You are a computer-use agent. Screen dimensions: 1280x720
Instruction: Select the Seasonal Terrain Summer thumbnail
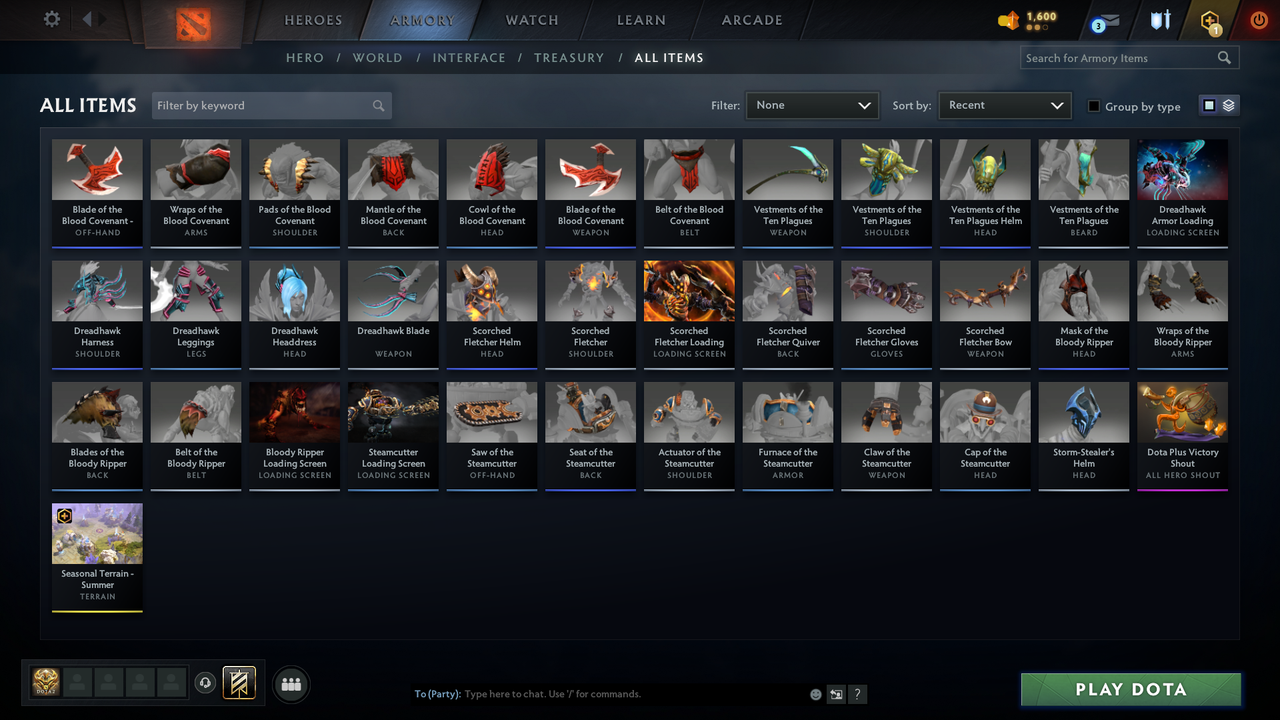point(97,533)
